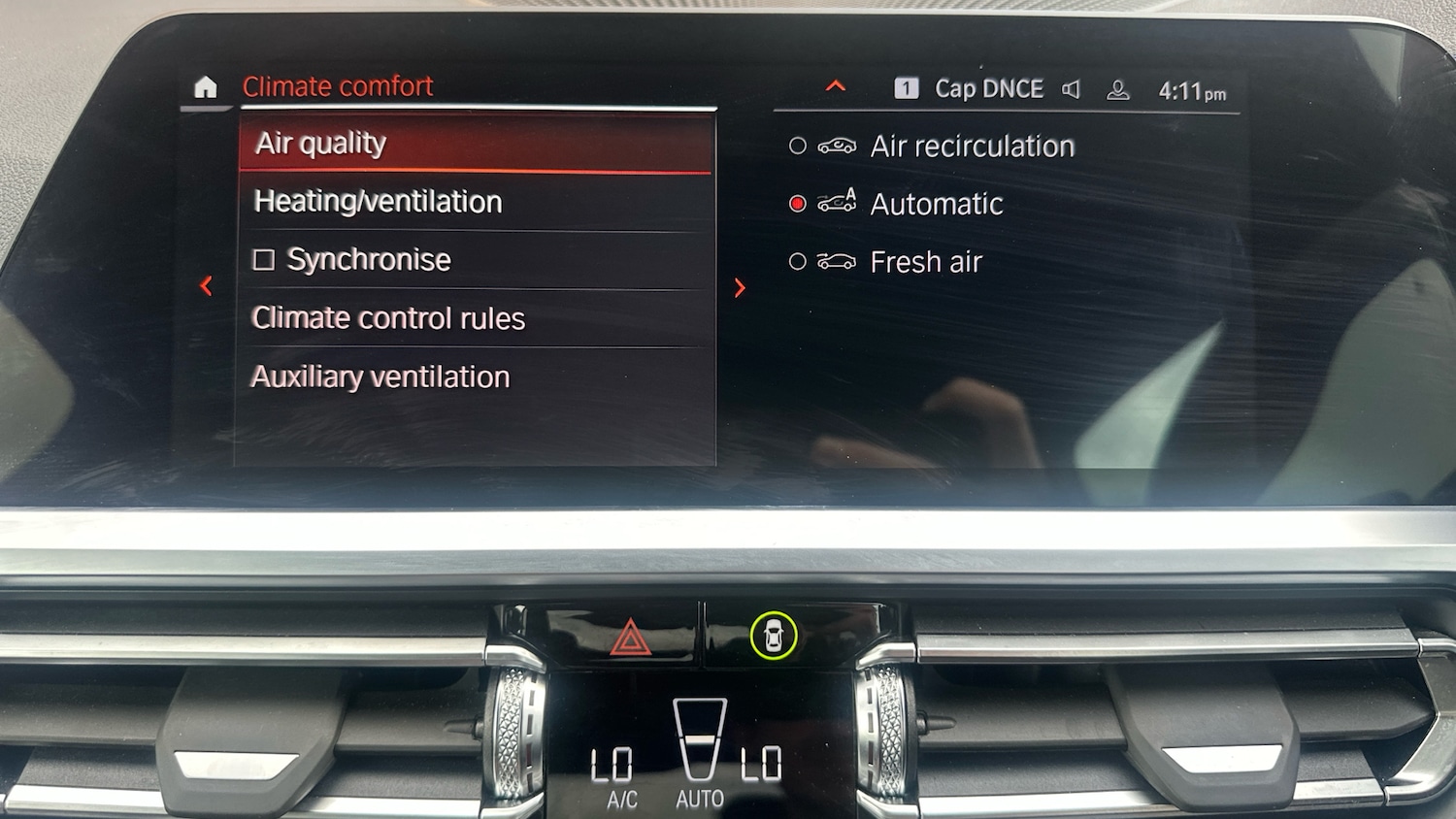Click the left red arrow to go back
This screenshot has height=819, width=1456.
pos(207,285)
